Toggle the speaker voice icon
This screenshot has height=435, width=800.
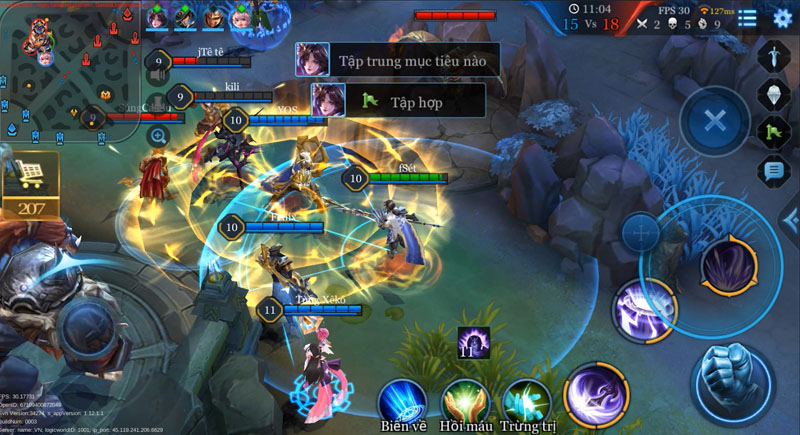[158, 74]
